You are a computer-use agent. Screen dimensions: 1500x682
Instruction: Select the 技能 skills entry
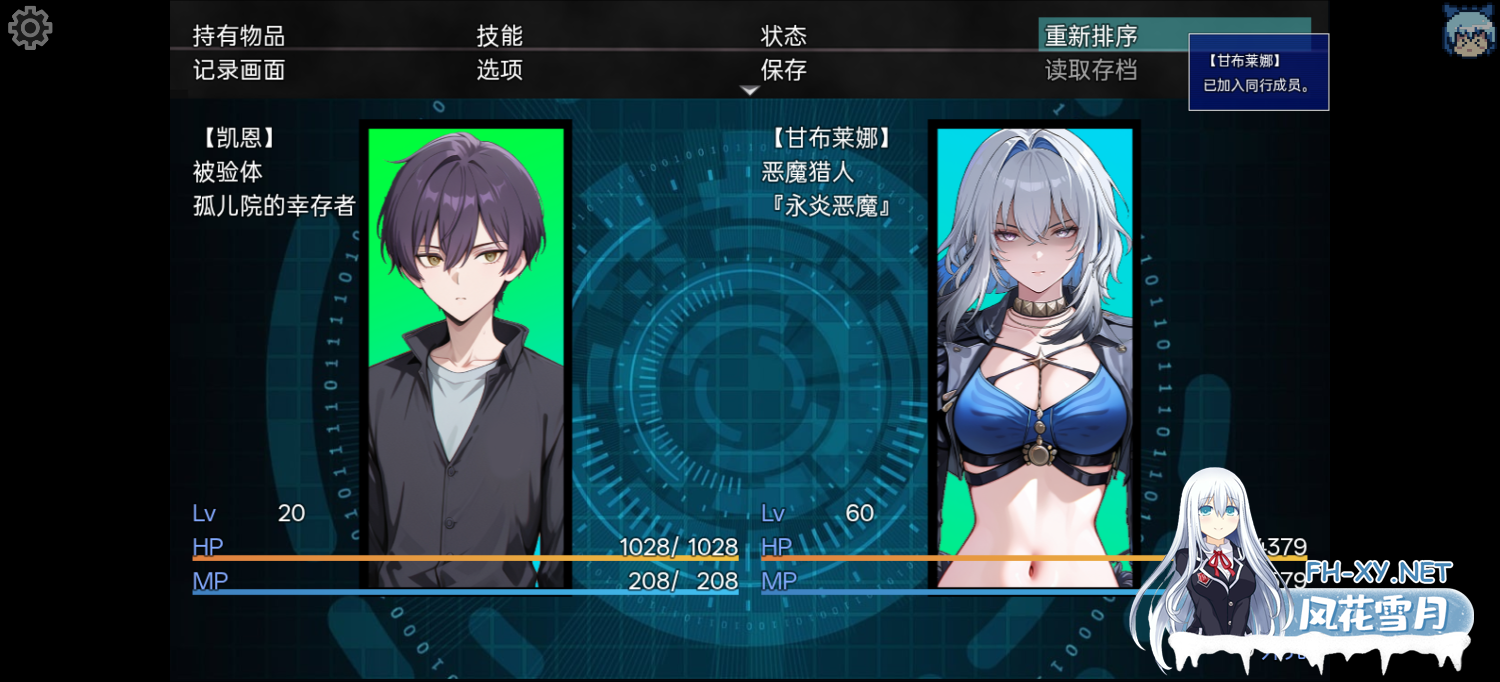click(500, 36)
